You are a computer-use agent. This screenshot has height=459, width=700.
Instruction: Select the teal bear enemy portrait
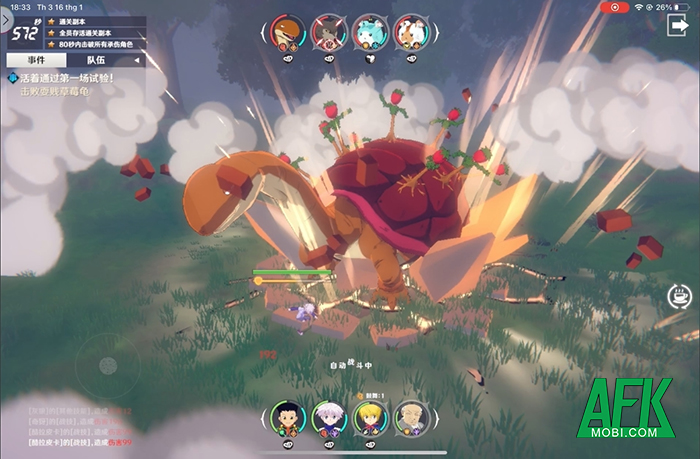click(370, 32)
